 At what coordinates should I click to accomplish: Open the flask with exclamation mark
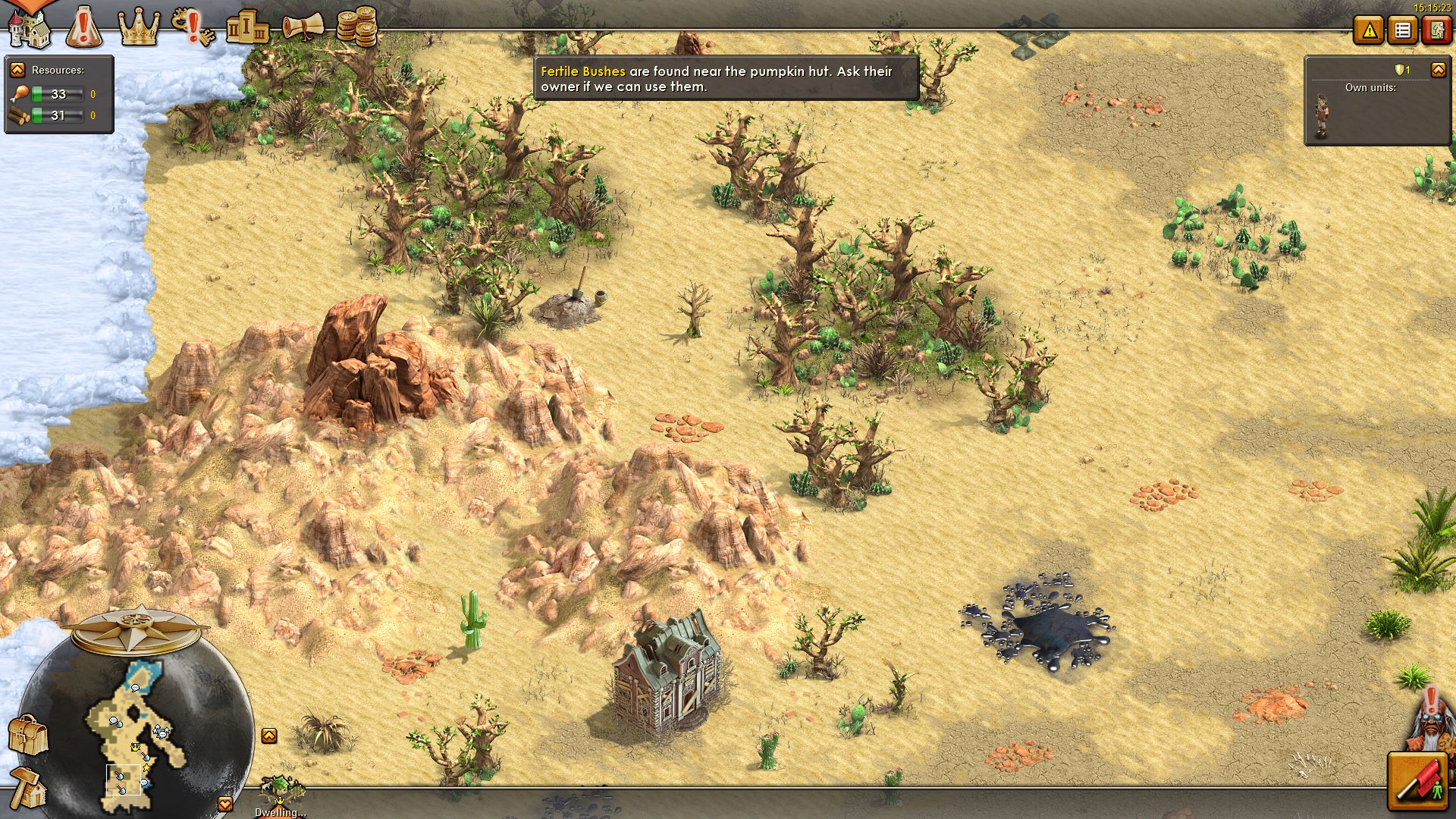(x=84, y=27)
